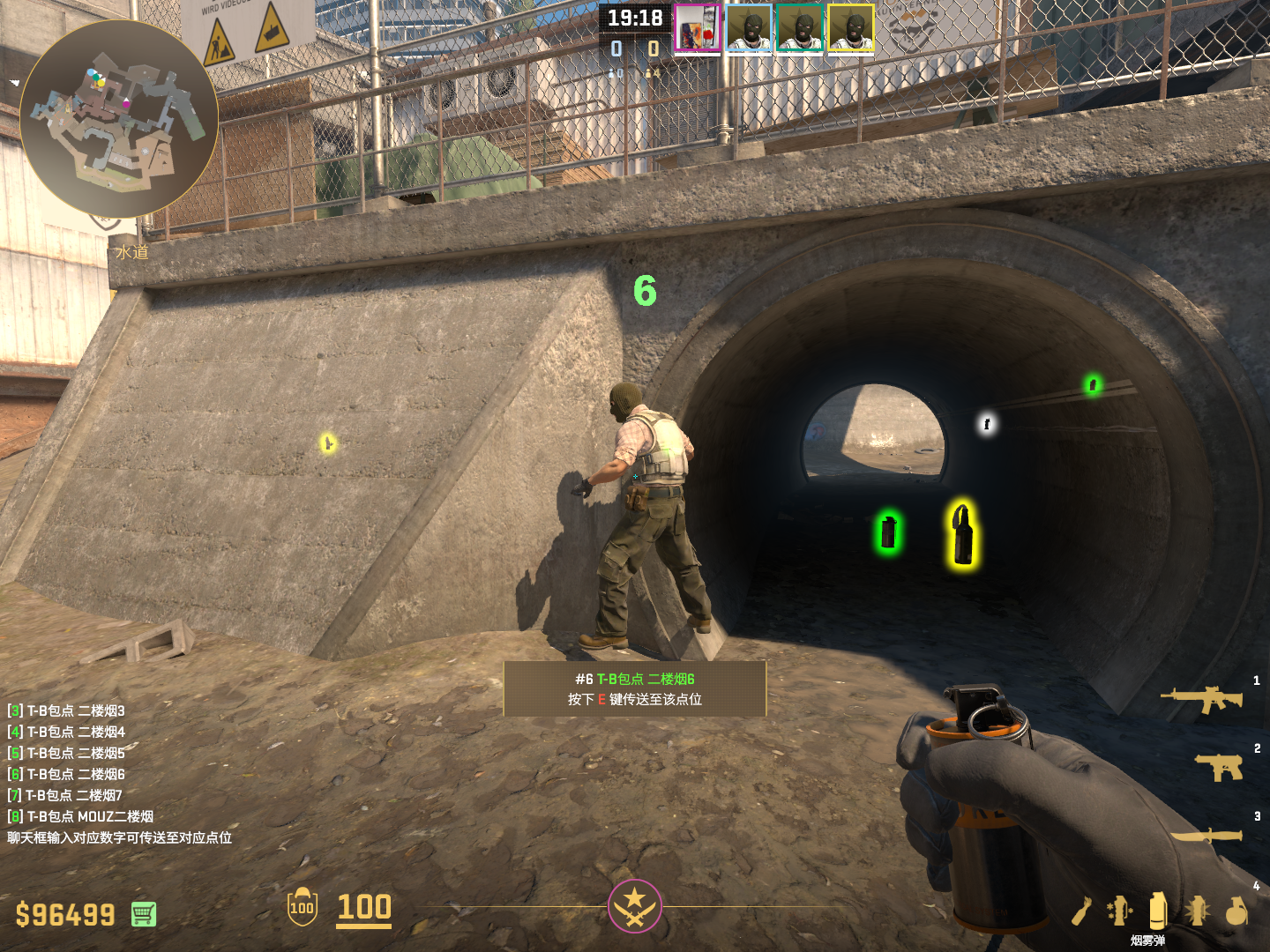Choose the decoy grenade icon
Image resolution: width=1270 pixels, height=952 pixels.
coord(1120,911)
